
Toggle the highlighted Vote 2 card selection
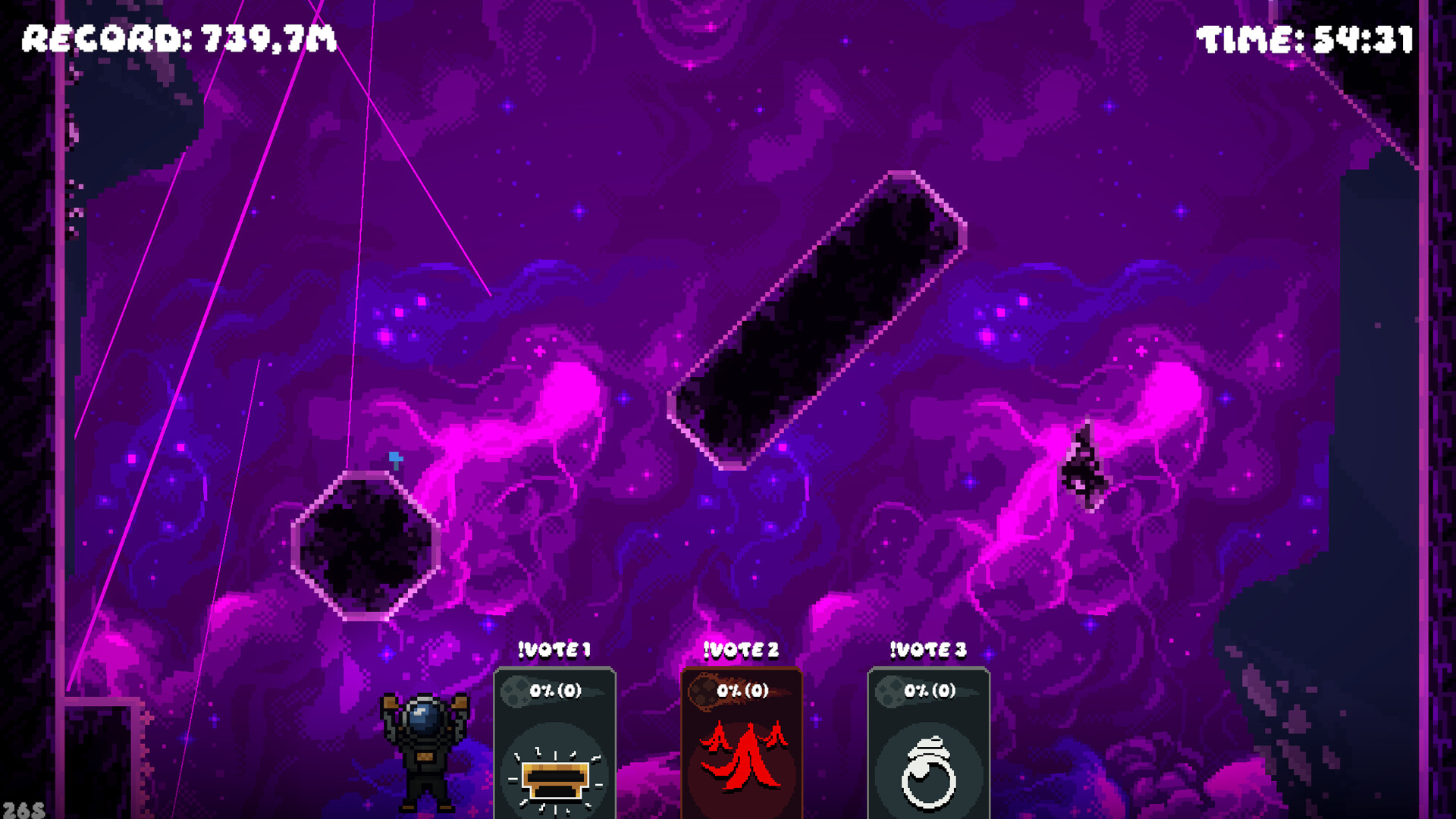coord(742,739)
